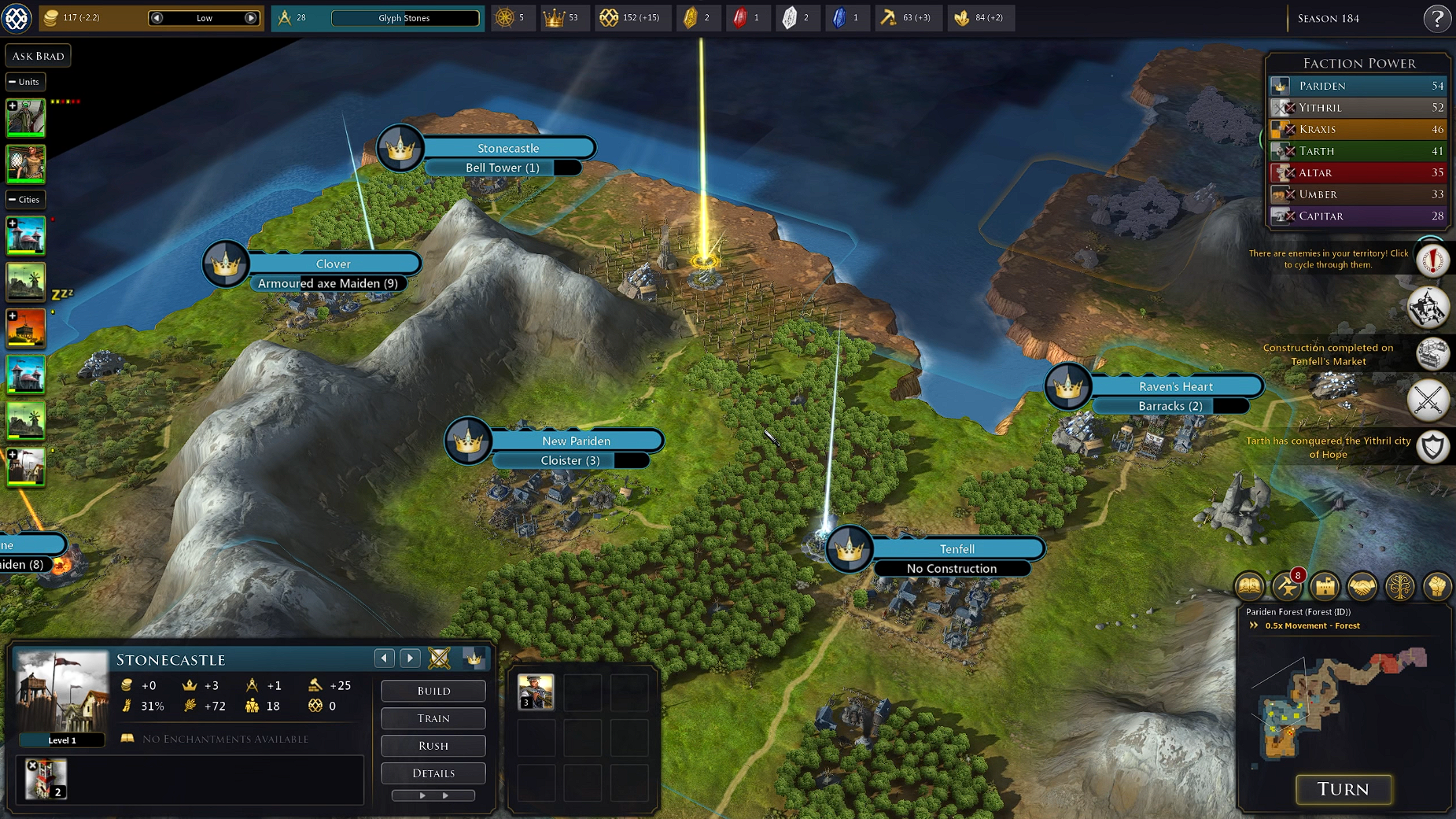Decrease the tax rate with left arrow

pos(157,18)
